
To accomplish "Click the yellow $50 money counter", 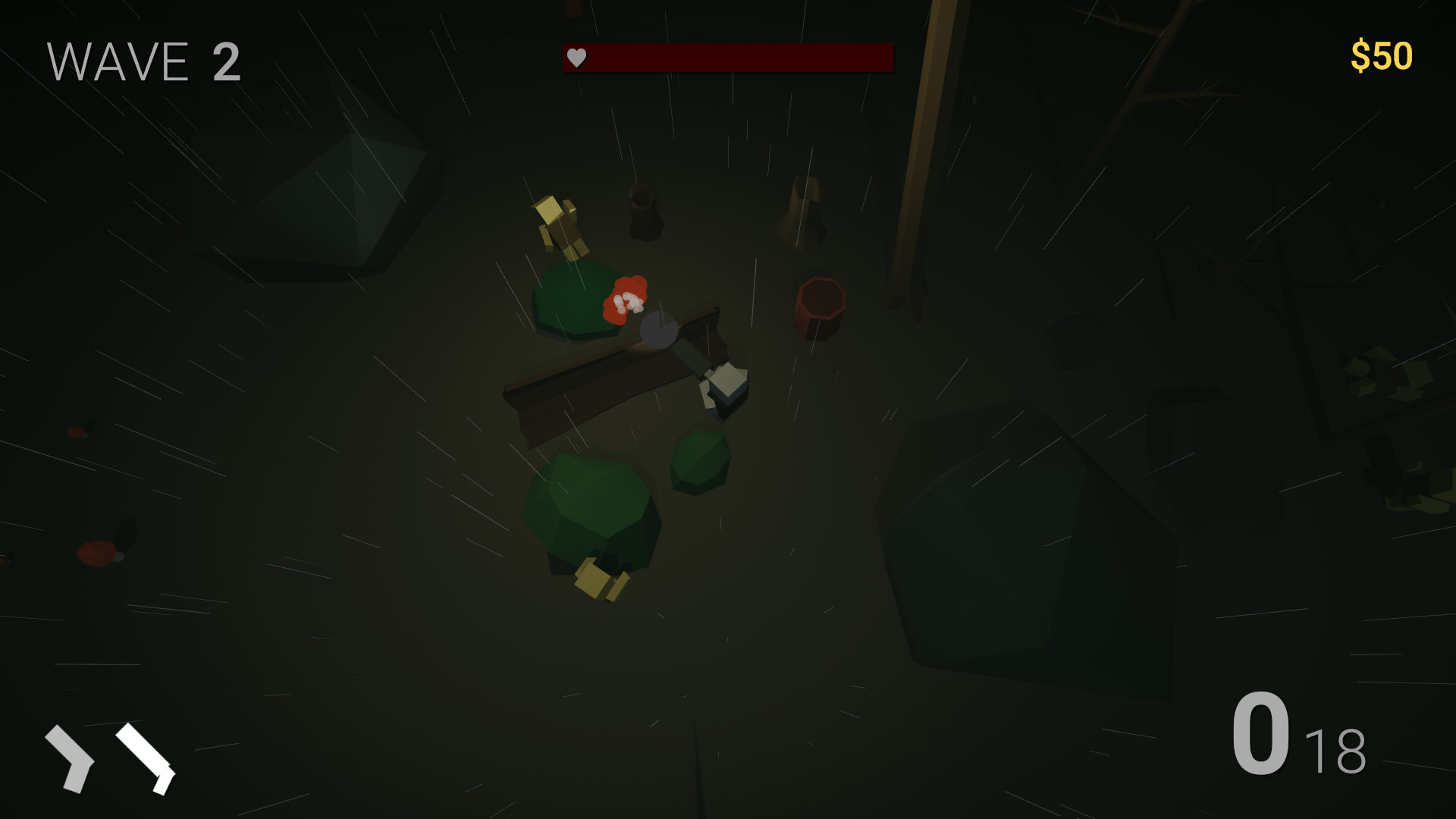I will point(1382,55).
